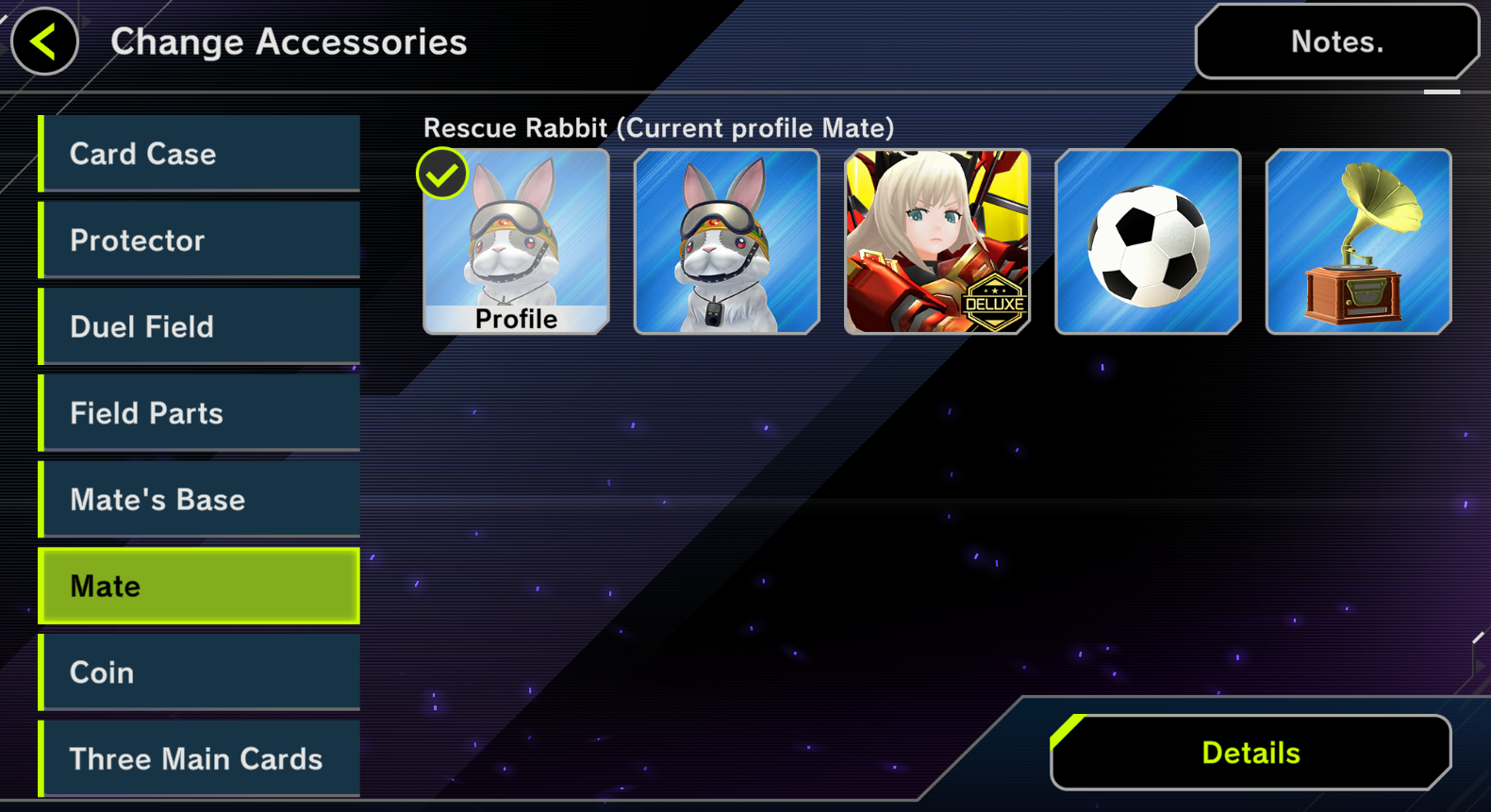This screenshot has height=812, width=1491.
Task: Choose the gramophone mate
Action: click(x=1358, y=241)
